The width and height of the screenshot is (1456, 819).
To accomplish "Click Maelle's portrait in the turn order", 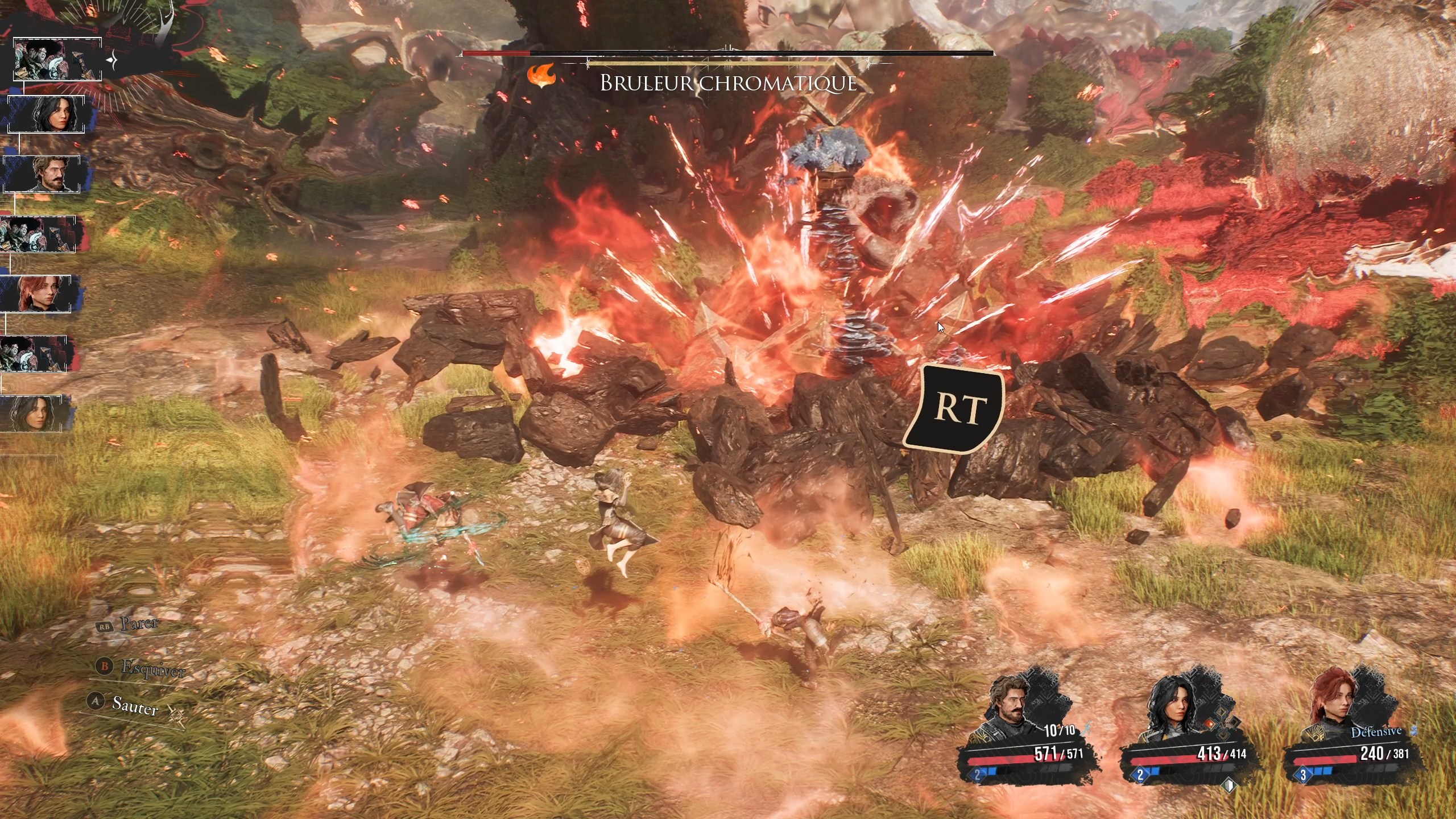I will [38, 293].
